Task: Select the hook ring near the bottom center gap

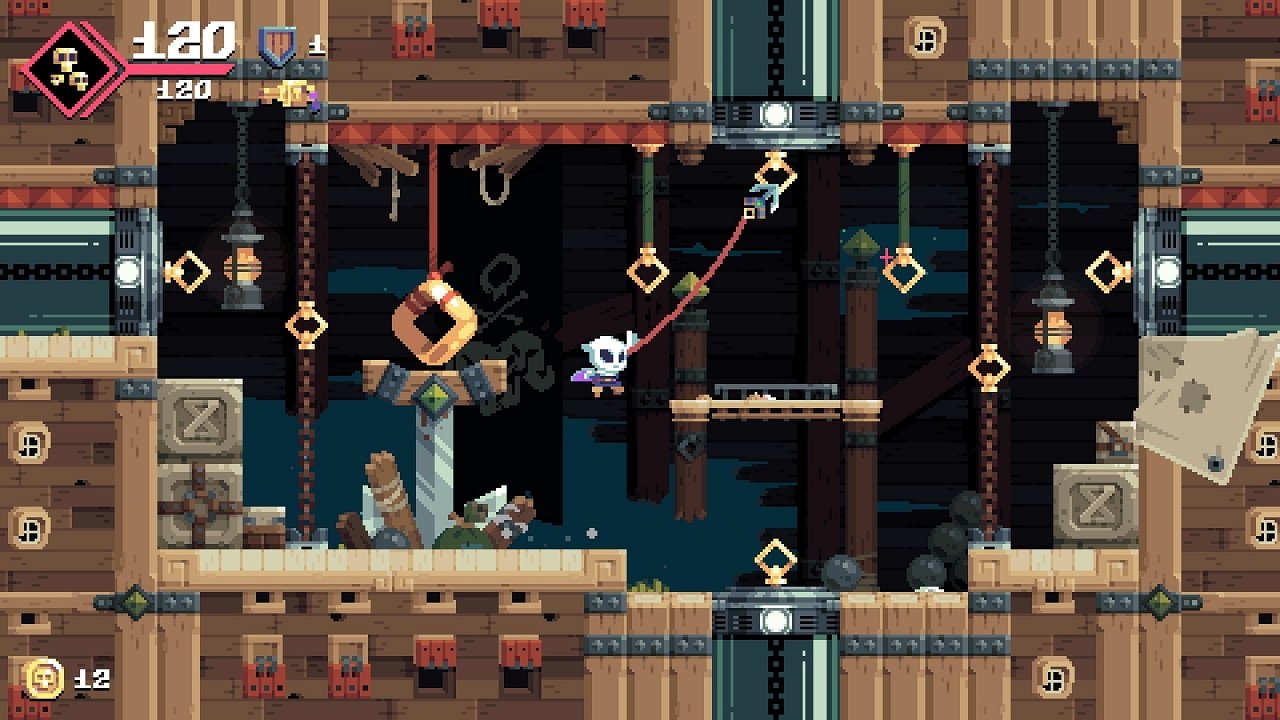Action: [775, 557]
